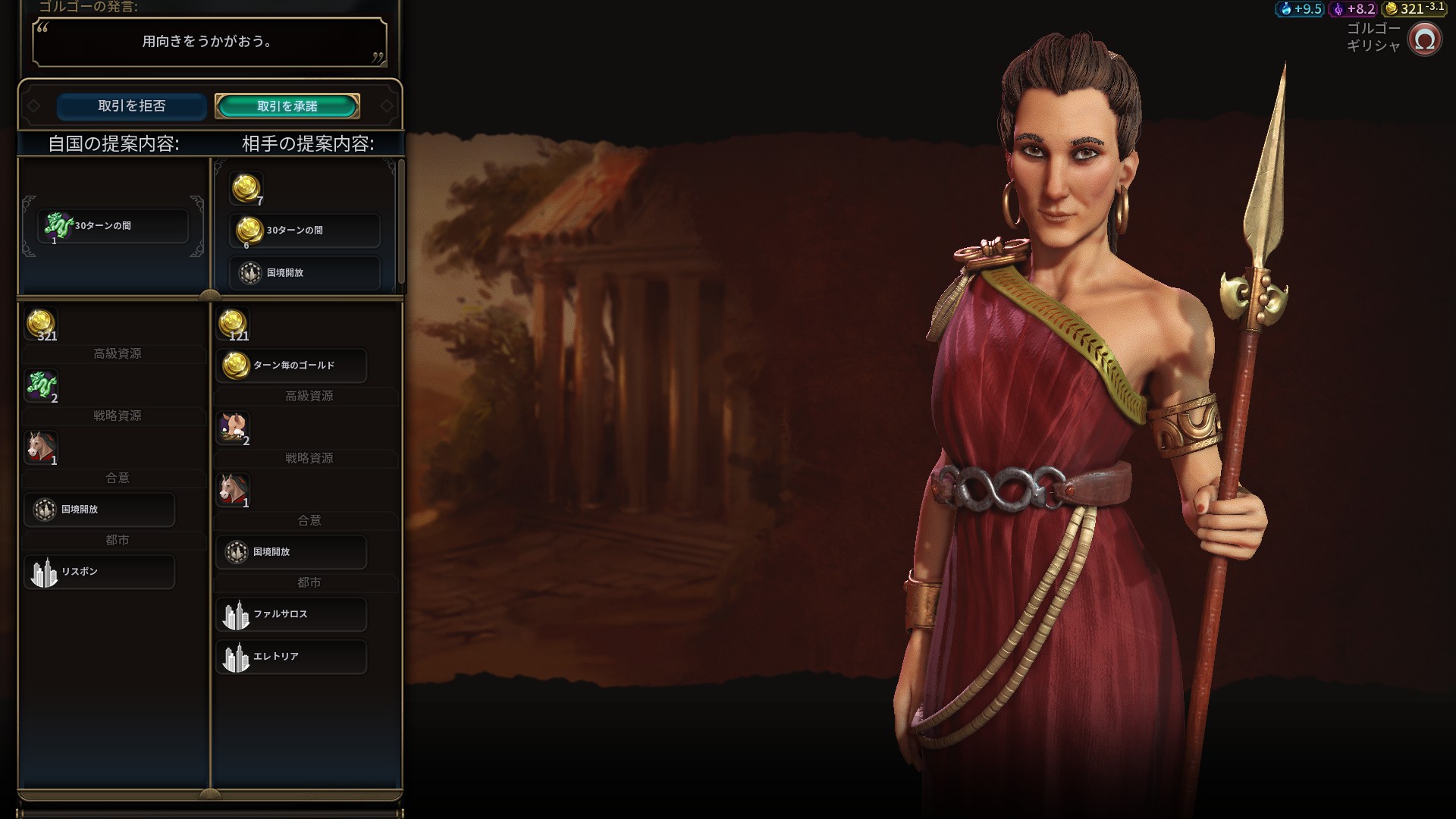Request Gorgo's 121 gold
This screenshot has height=819, width=1456.
coord(233,325)
